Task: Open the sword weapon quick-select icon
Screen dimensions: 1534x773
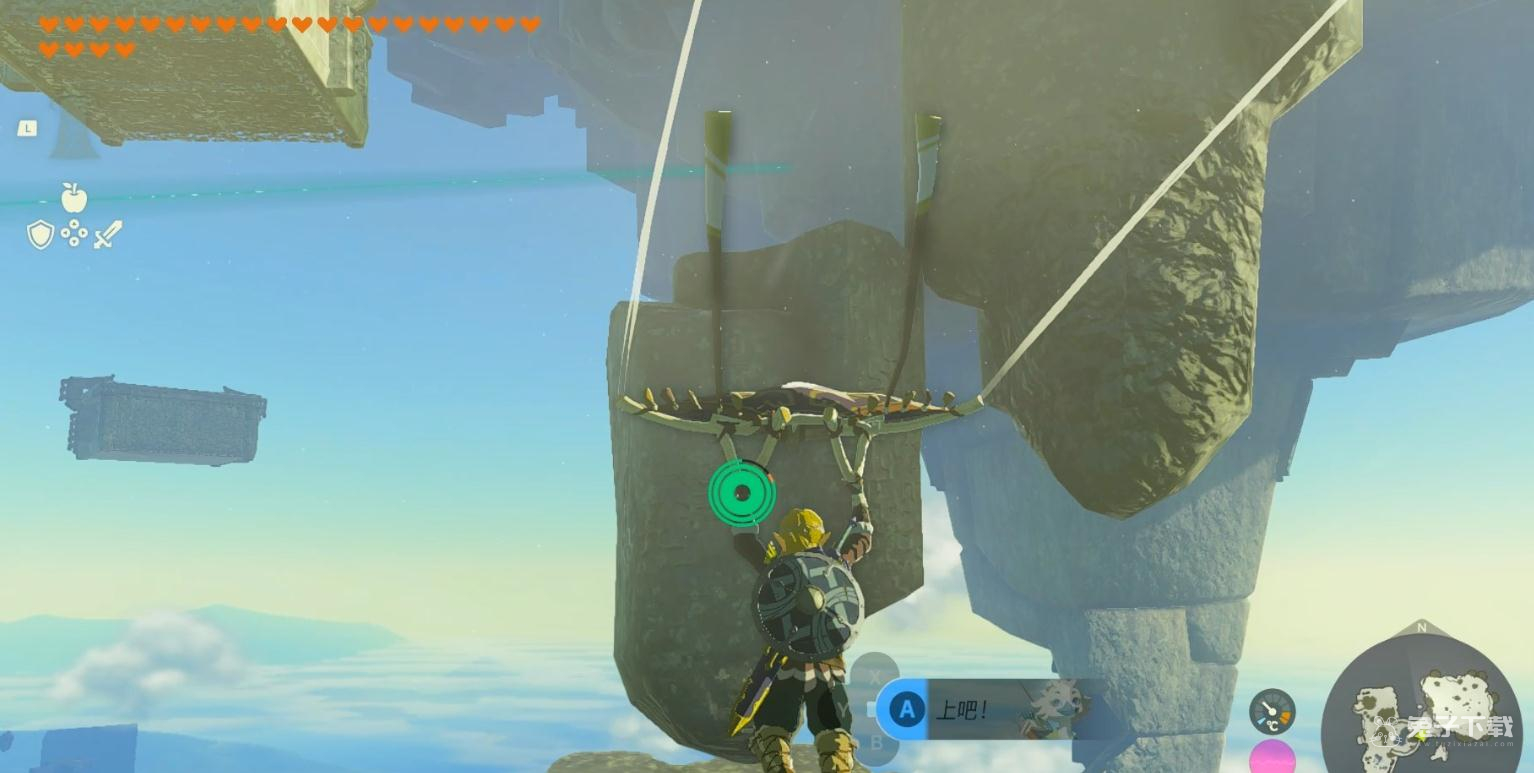Action: [108, 235]
